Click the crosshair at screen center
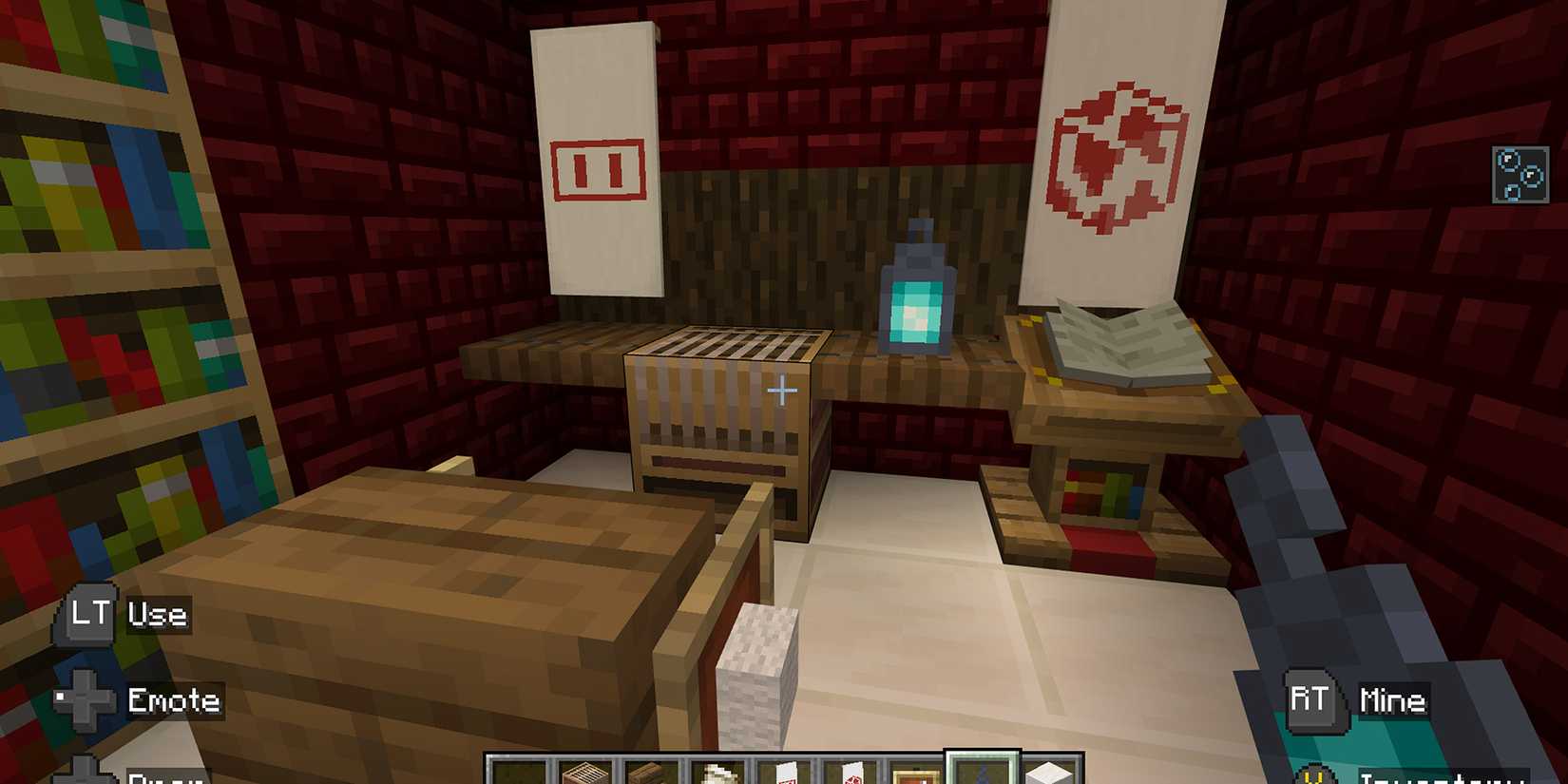 tap(782, 390)
